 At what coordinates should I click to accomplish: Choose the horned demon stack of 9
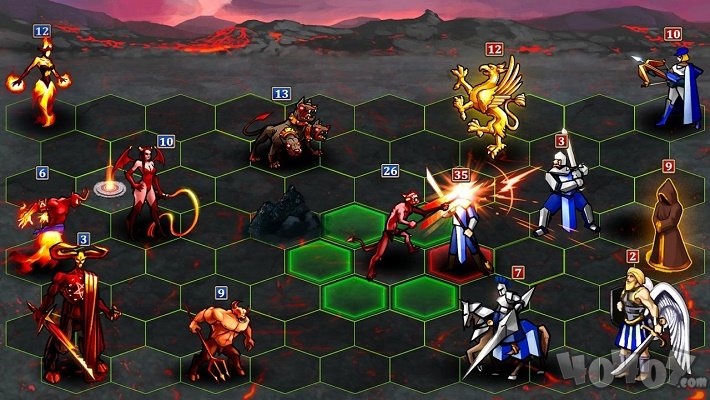pos(216,335)
